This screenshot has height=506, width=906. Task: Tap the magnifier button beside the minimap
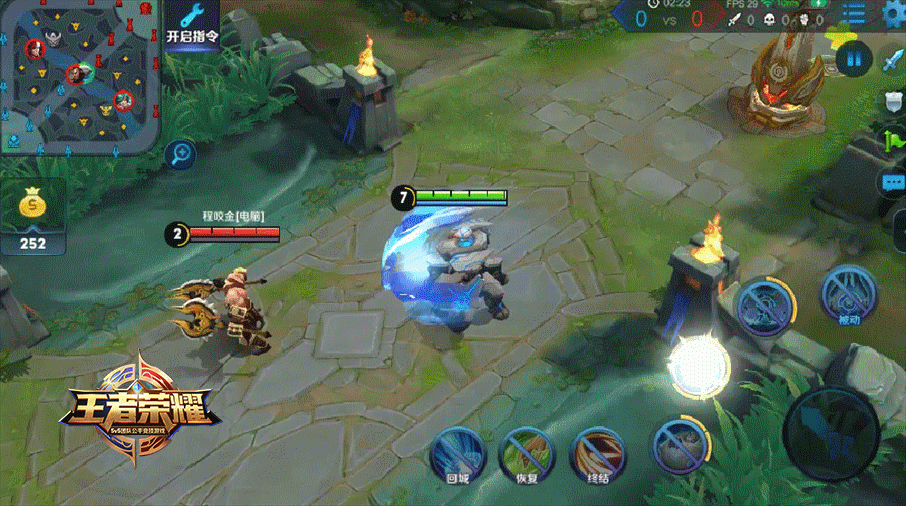pos(182,154)
